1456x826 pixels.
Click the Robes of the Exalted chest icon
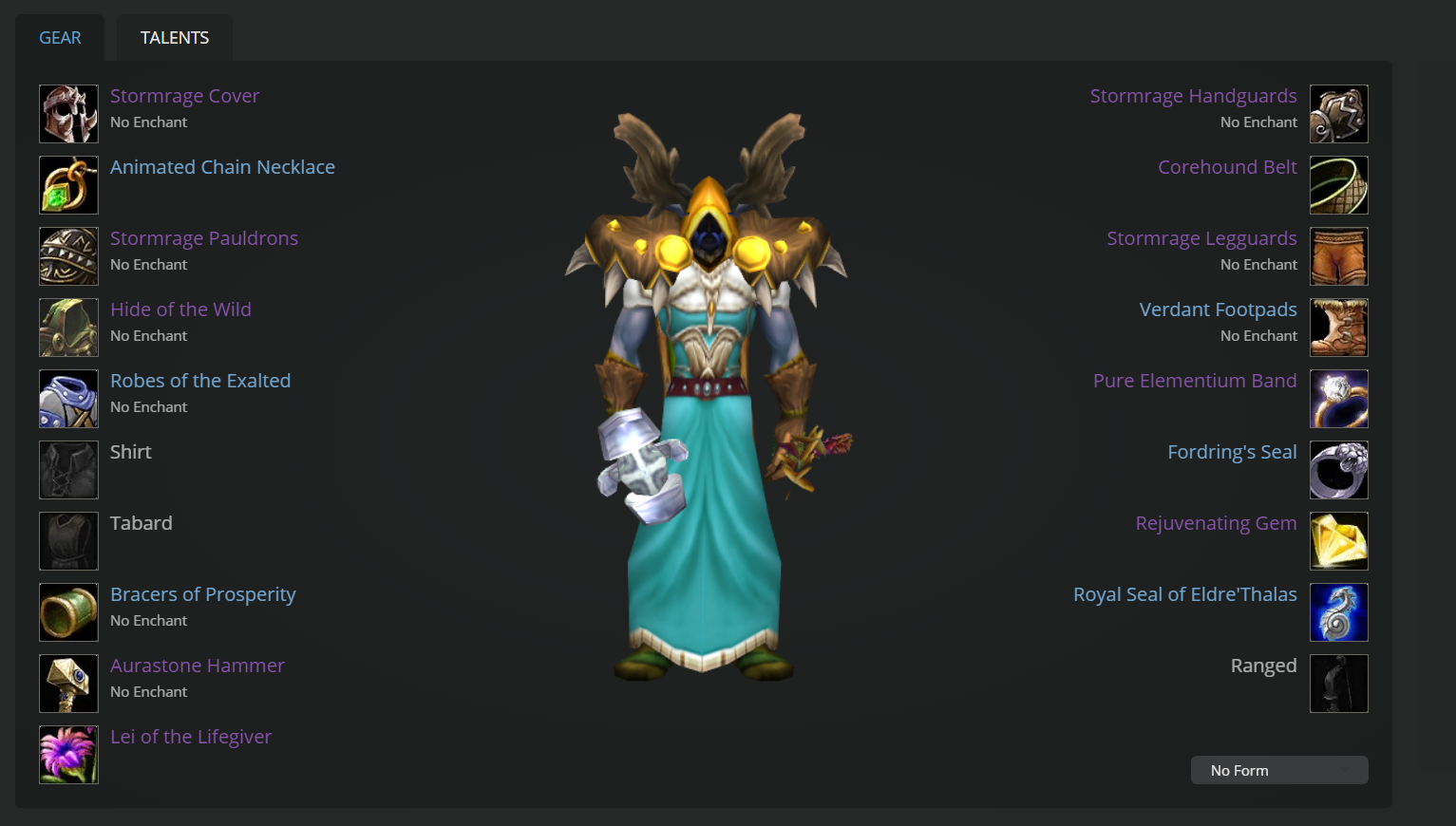pyautogui.click(x=67, y=398)
